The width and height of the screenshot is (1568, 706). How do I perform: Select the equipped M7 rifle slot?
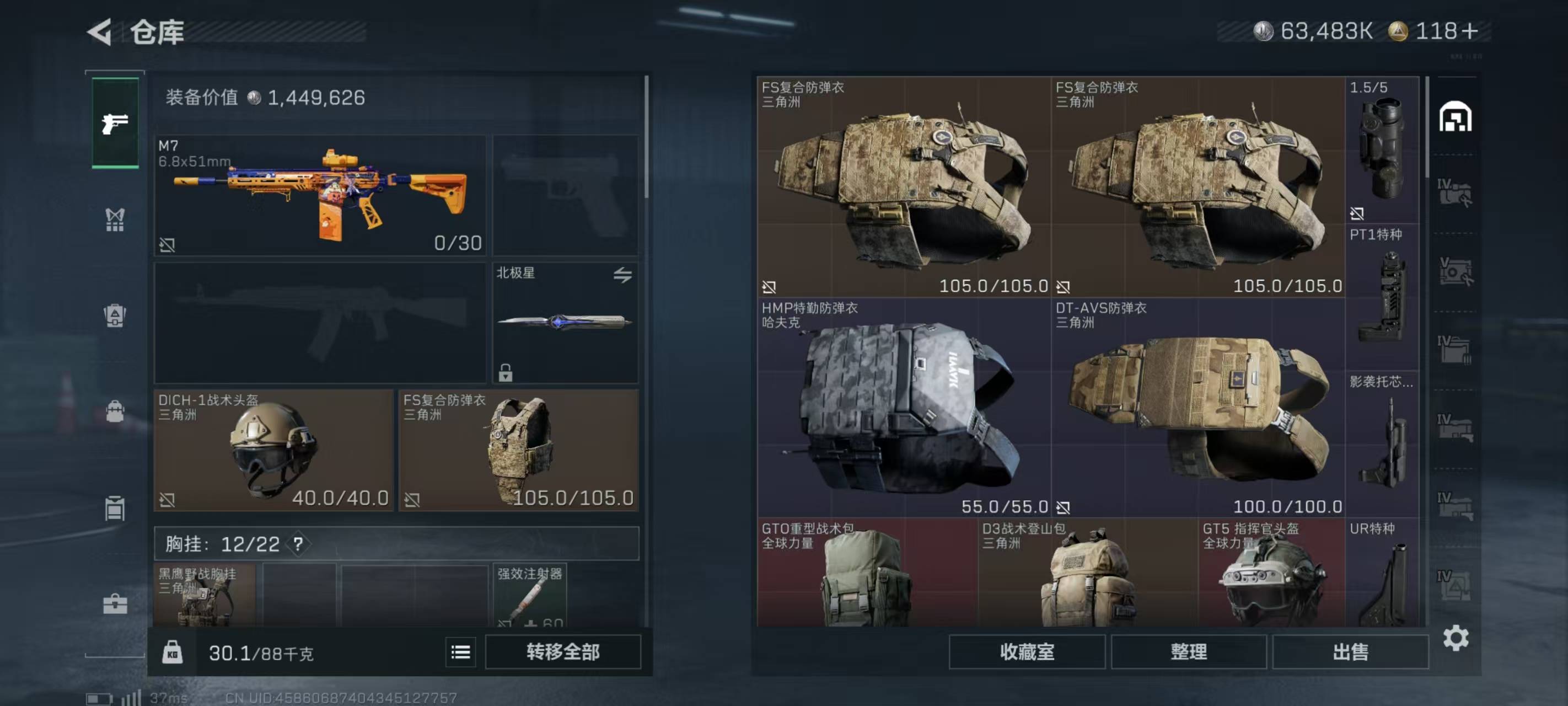(x=320, y=195)
